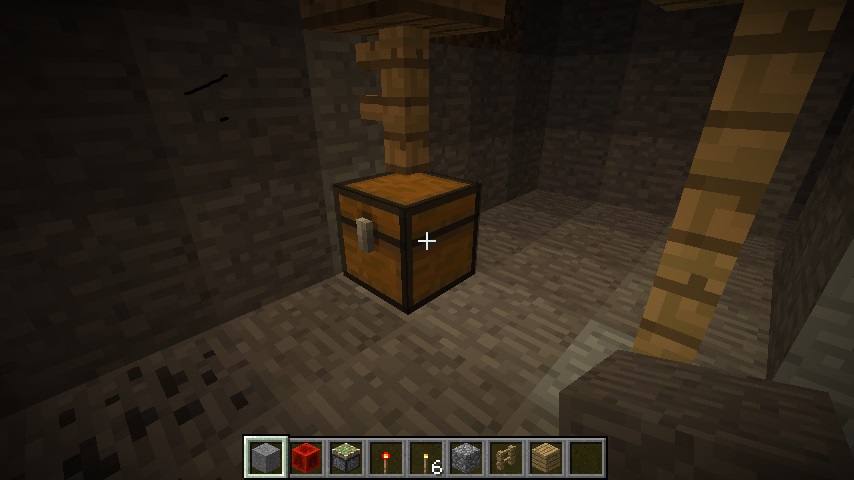Select the empty last hotbar slot
The width and height of the screenshot is (854, 480).
point(586,458)
